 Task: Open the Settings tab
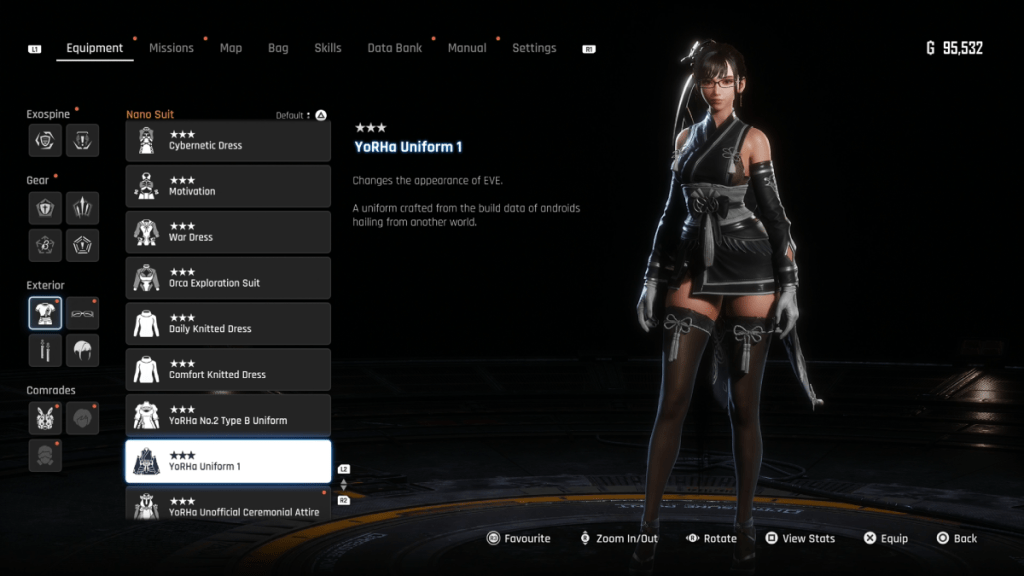pos(534,48)
